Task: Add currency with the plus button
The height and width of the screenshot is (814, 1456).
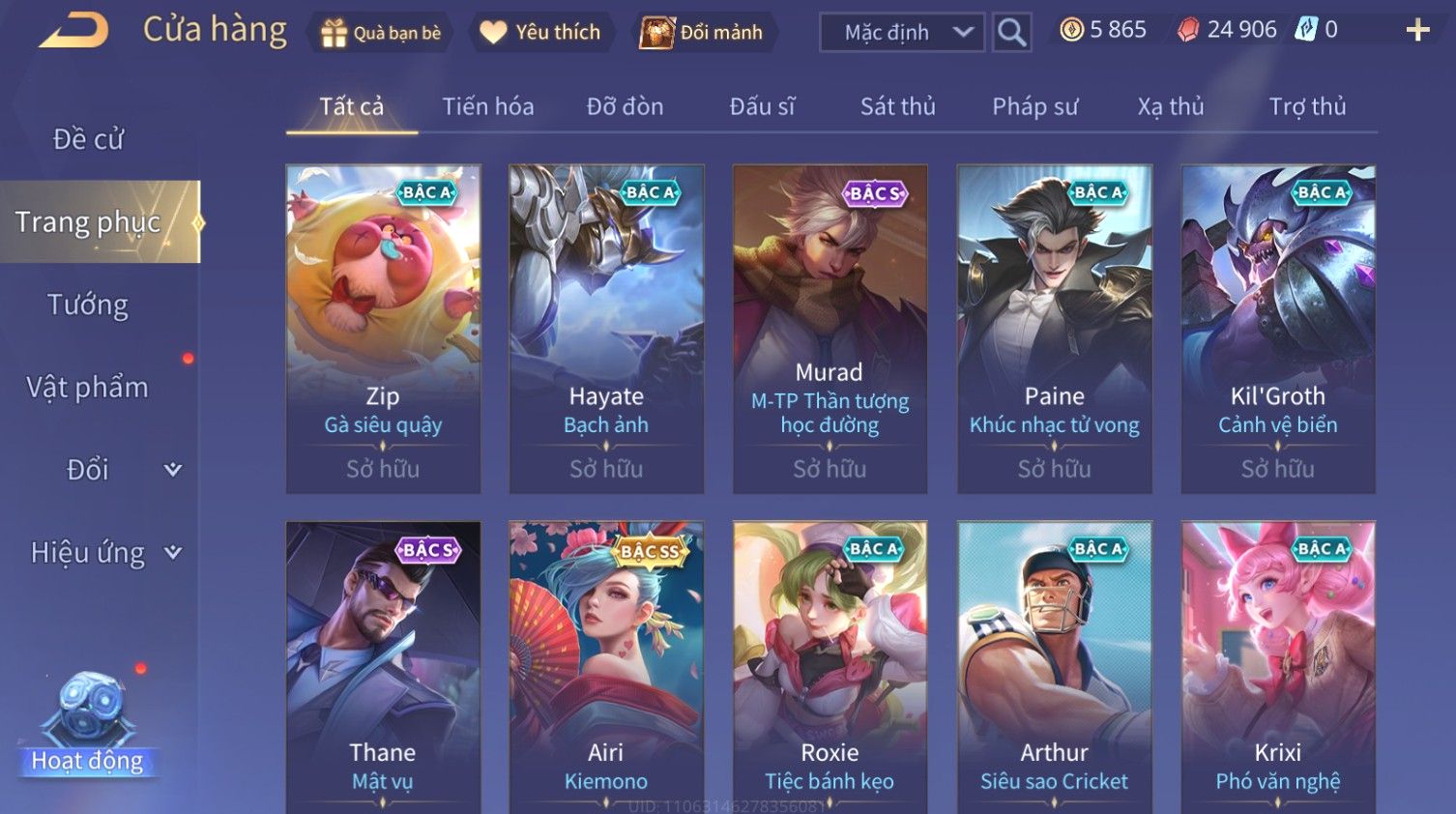Action: tap(1417, 30)
